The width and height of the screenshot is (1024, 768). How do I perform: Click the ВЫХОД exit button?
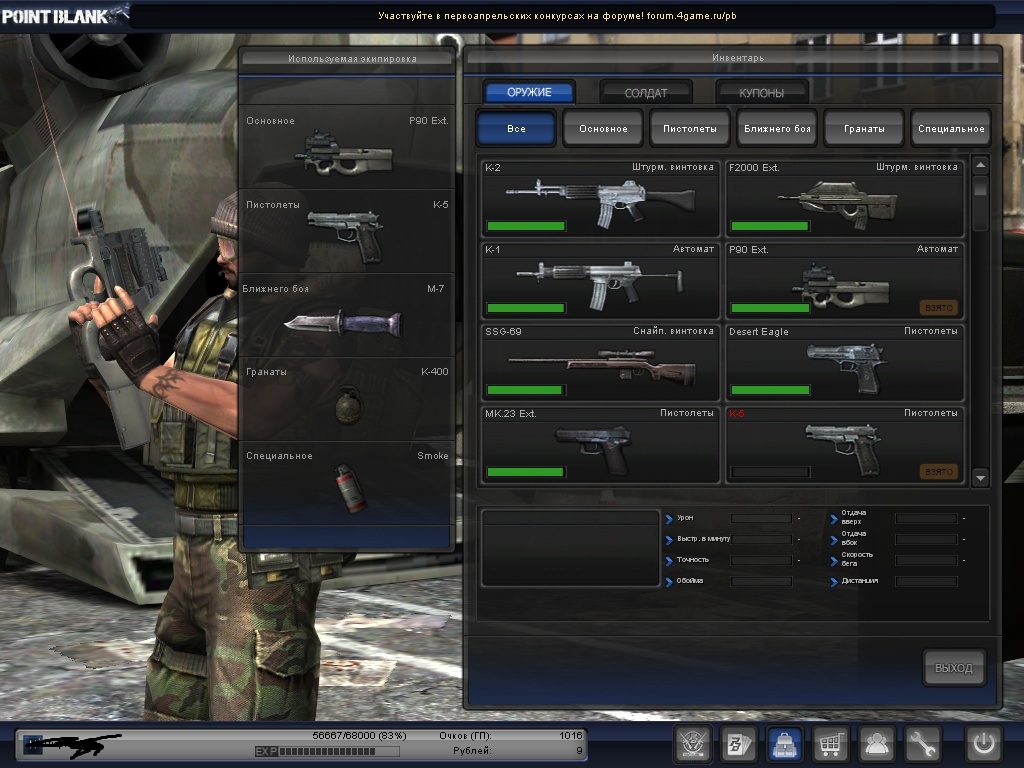[x=953, y=668]
